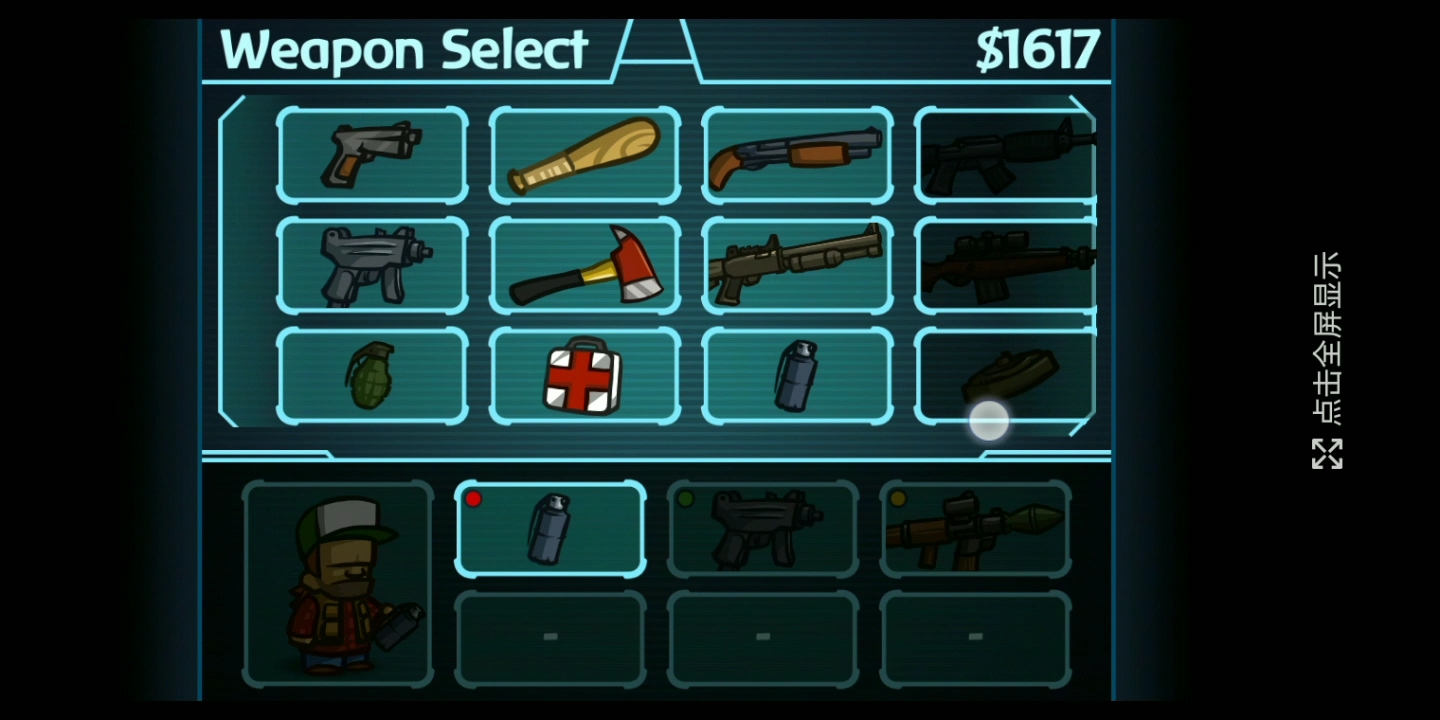Pick the grenade launcher rifle tile
Image resolution: width=1440 pixels, height=720 pixels.
pyautogui.click(x=797, y=265)
